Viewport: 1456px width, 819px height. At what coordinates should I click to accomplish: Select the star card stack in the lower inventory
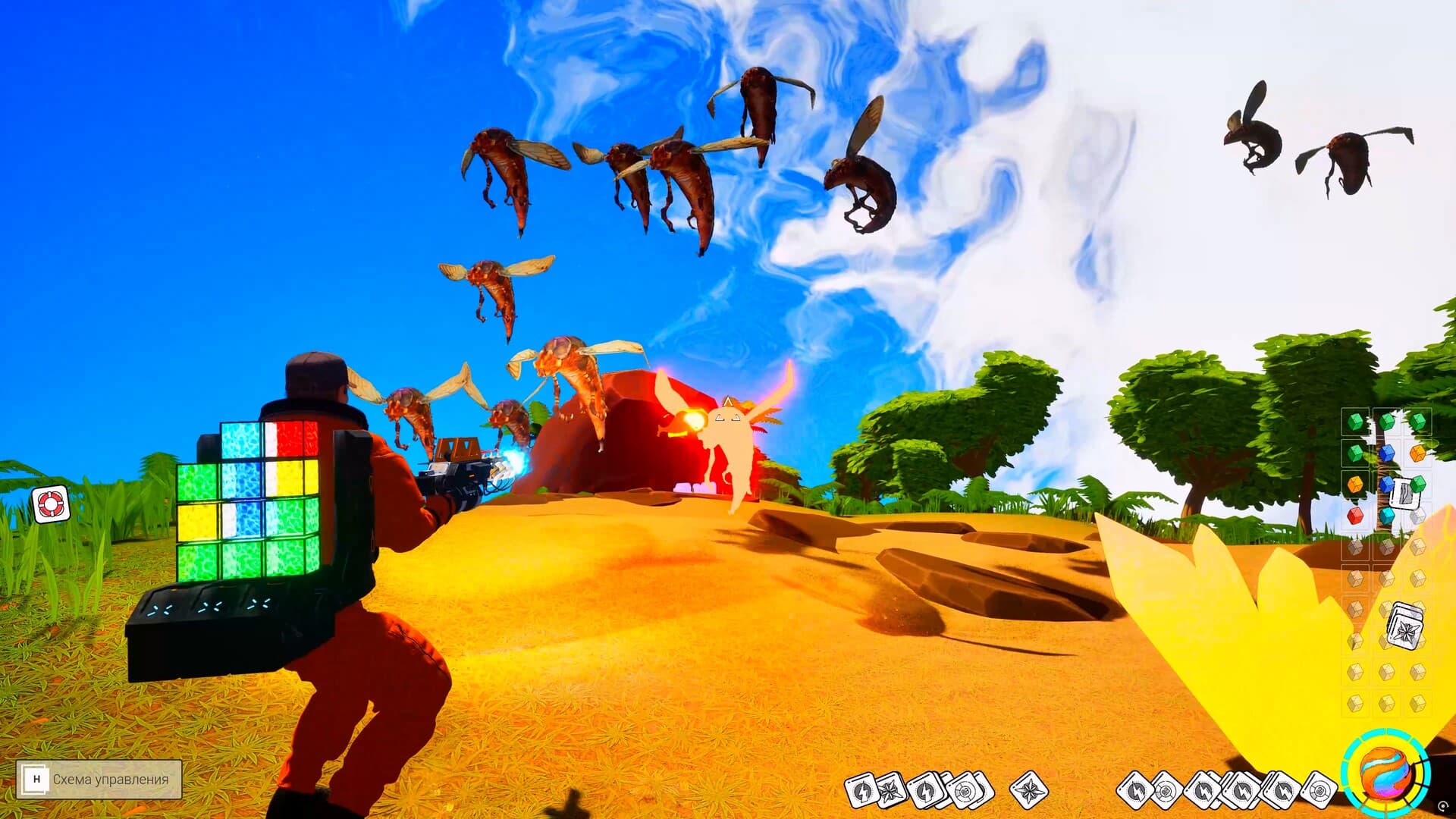point(1405,625)
